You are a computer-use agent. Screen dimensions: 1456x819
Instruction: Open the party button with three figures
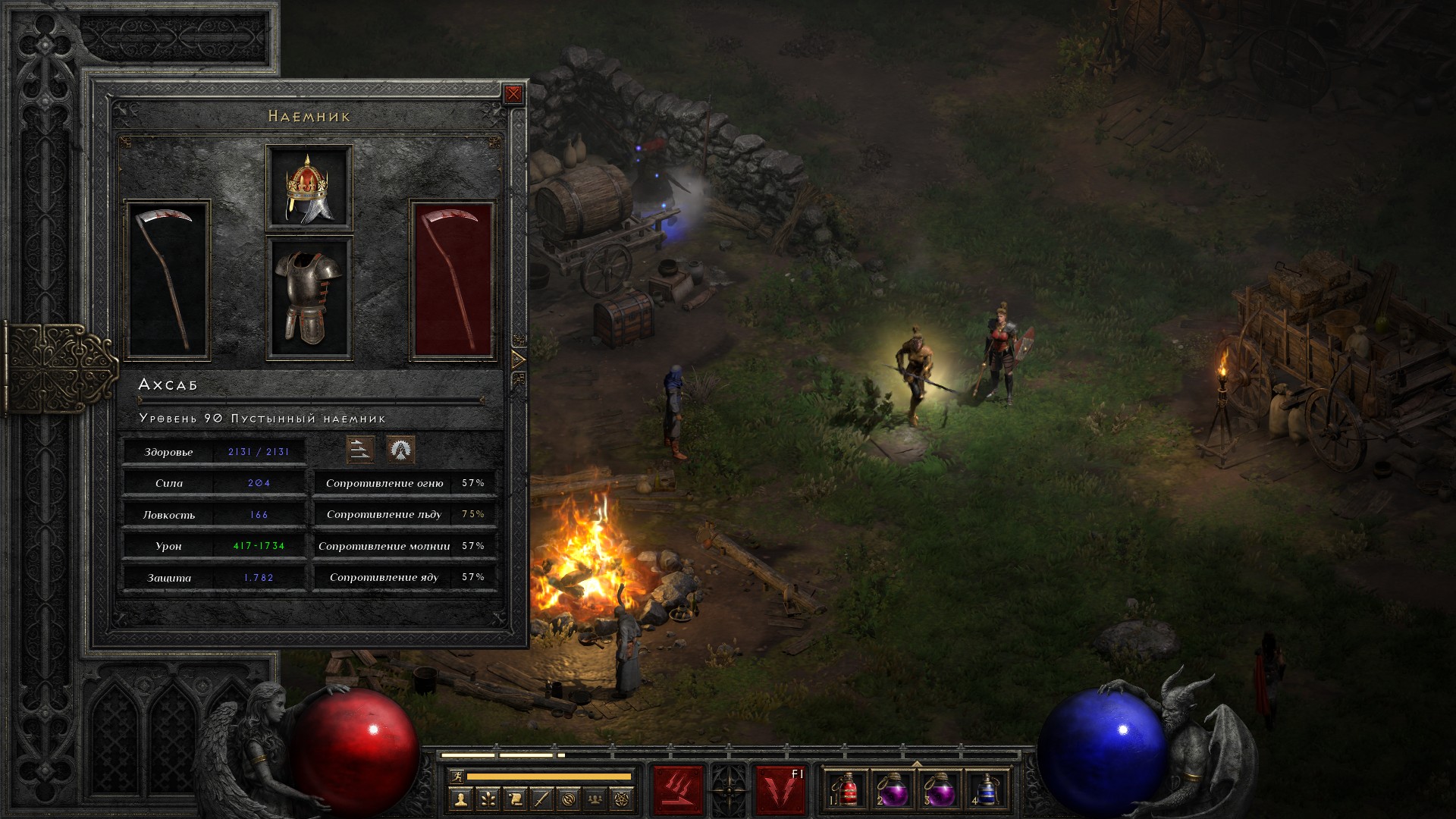(596, 799)
